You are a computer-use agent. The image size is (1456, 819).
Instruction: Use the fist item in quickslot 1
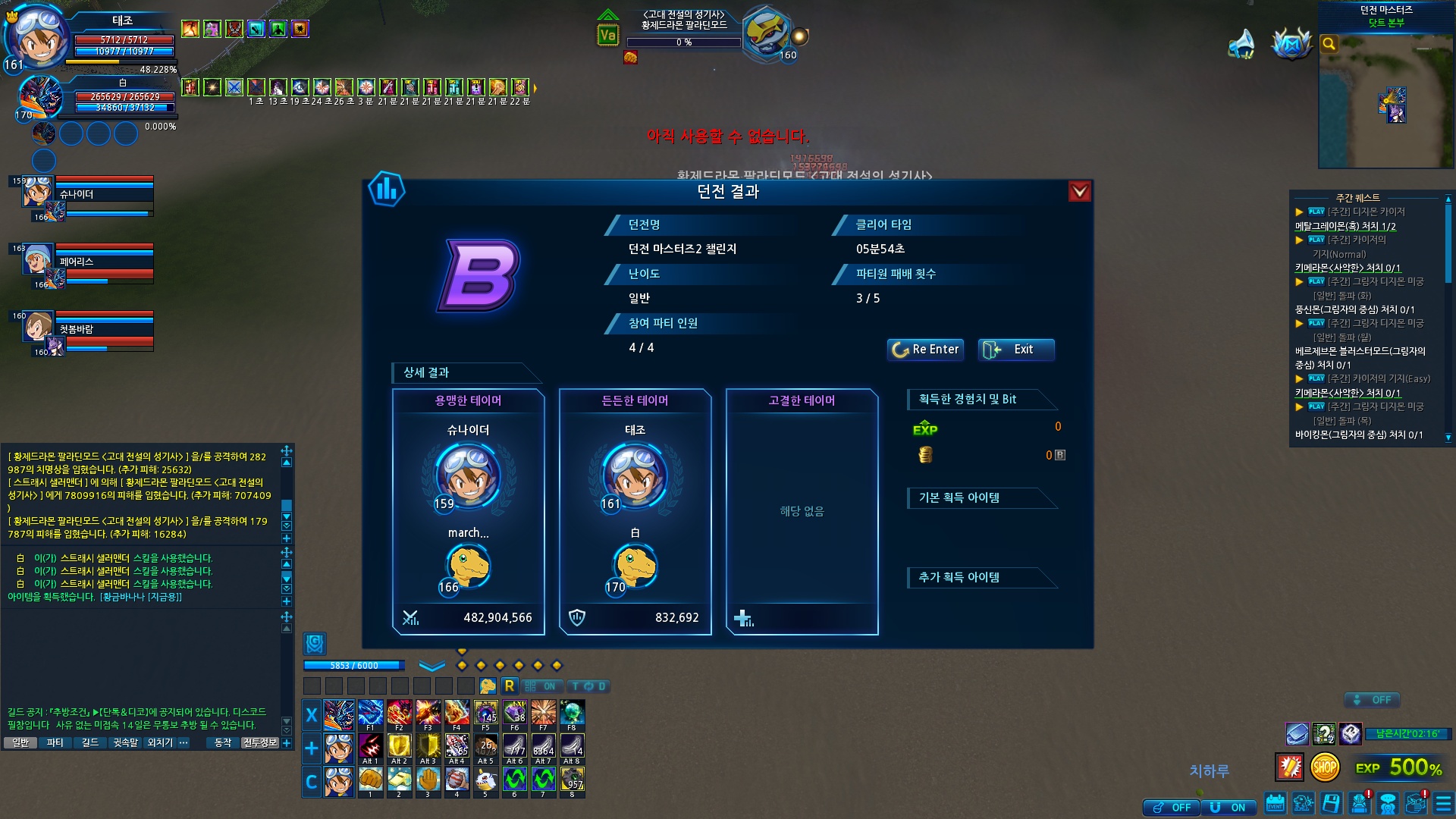click(x=371, y=780)
